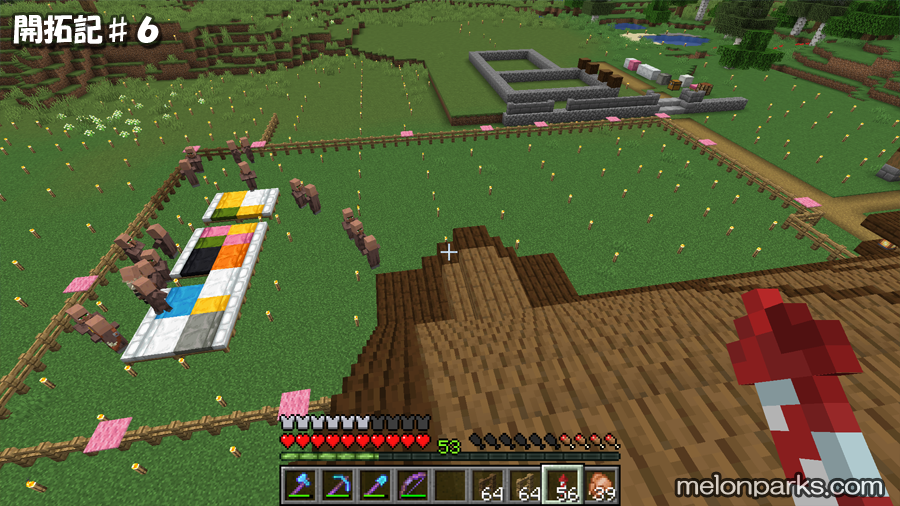Select the cooked food stack of 39
Screen dimensions: 900x506
pyautogui.click(x=601, y=485)
